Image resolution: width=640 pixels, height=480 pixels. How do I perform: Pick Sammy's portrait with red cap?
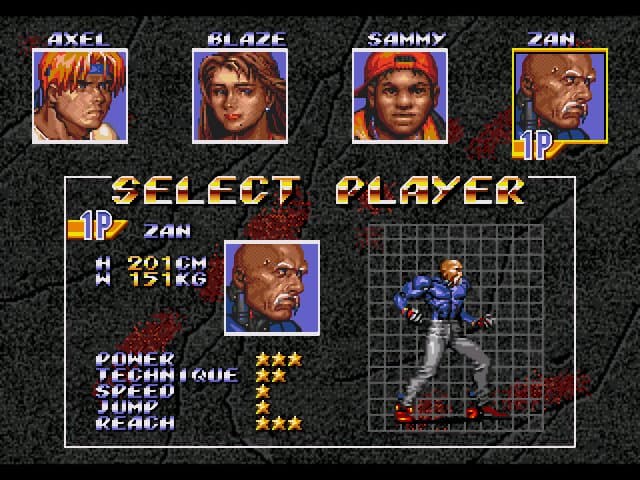click(x=400, y=96)
